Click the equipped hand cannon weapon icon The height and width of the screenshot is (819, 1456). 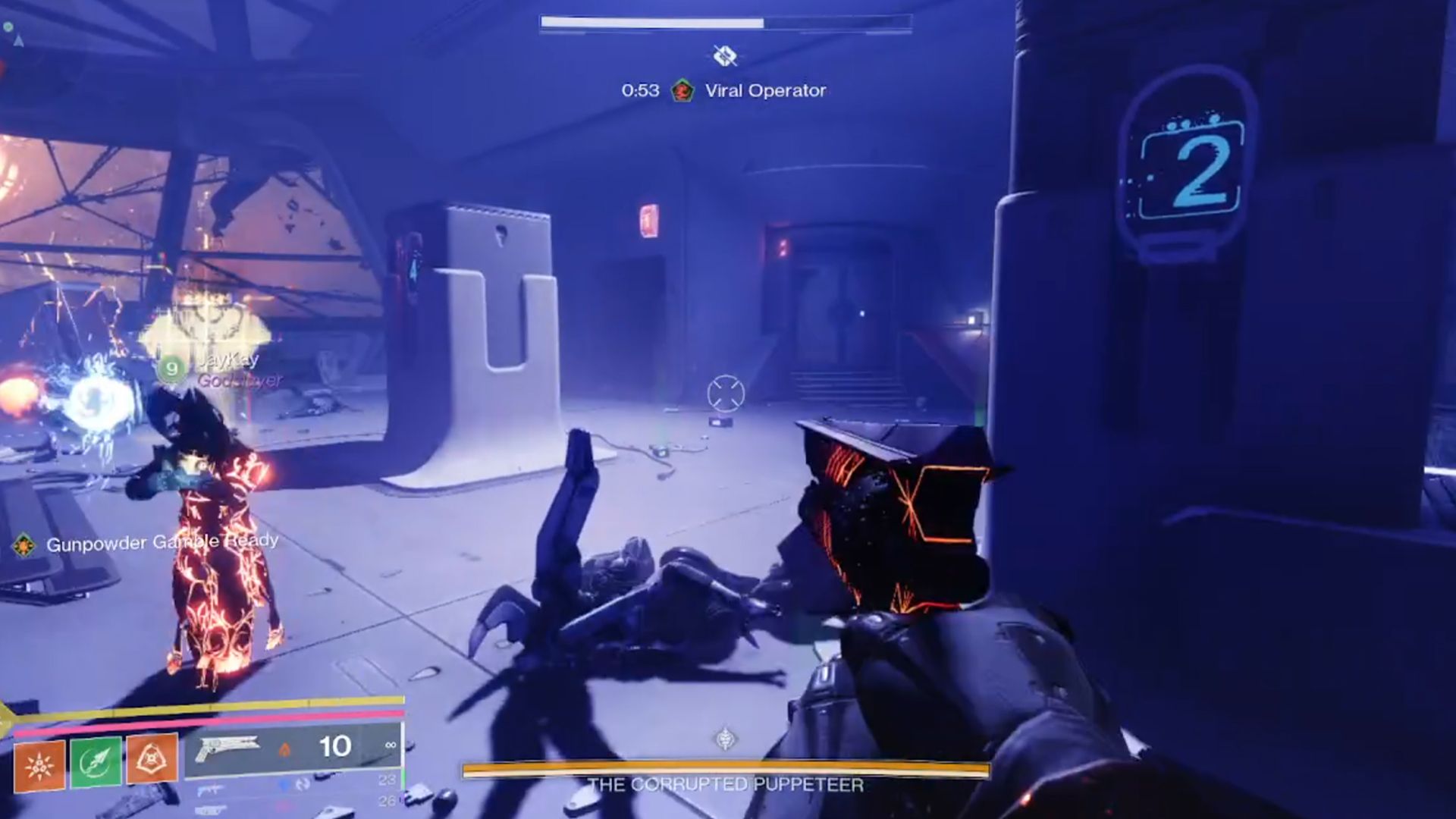[227, 748]
